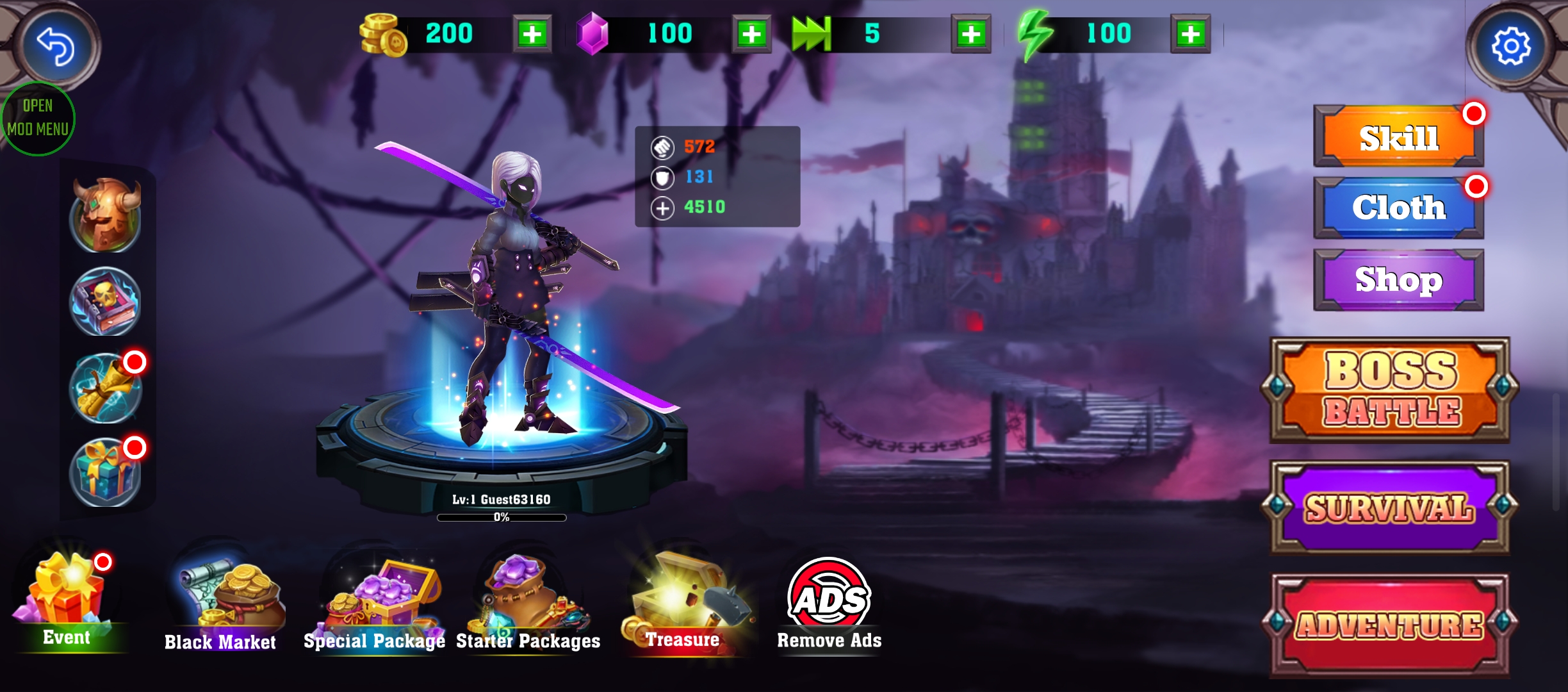Claim the blue gift box icon
This screenshot has height=692, width=1568.
coord(106,473)
